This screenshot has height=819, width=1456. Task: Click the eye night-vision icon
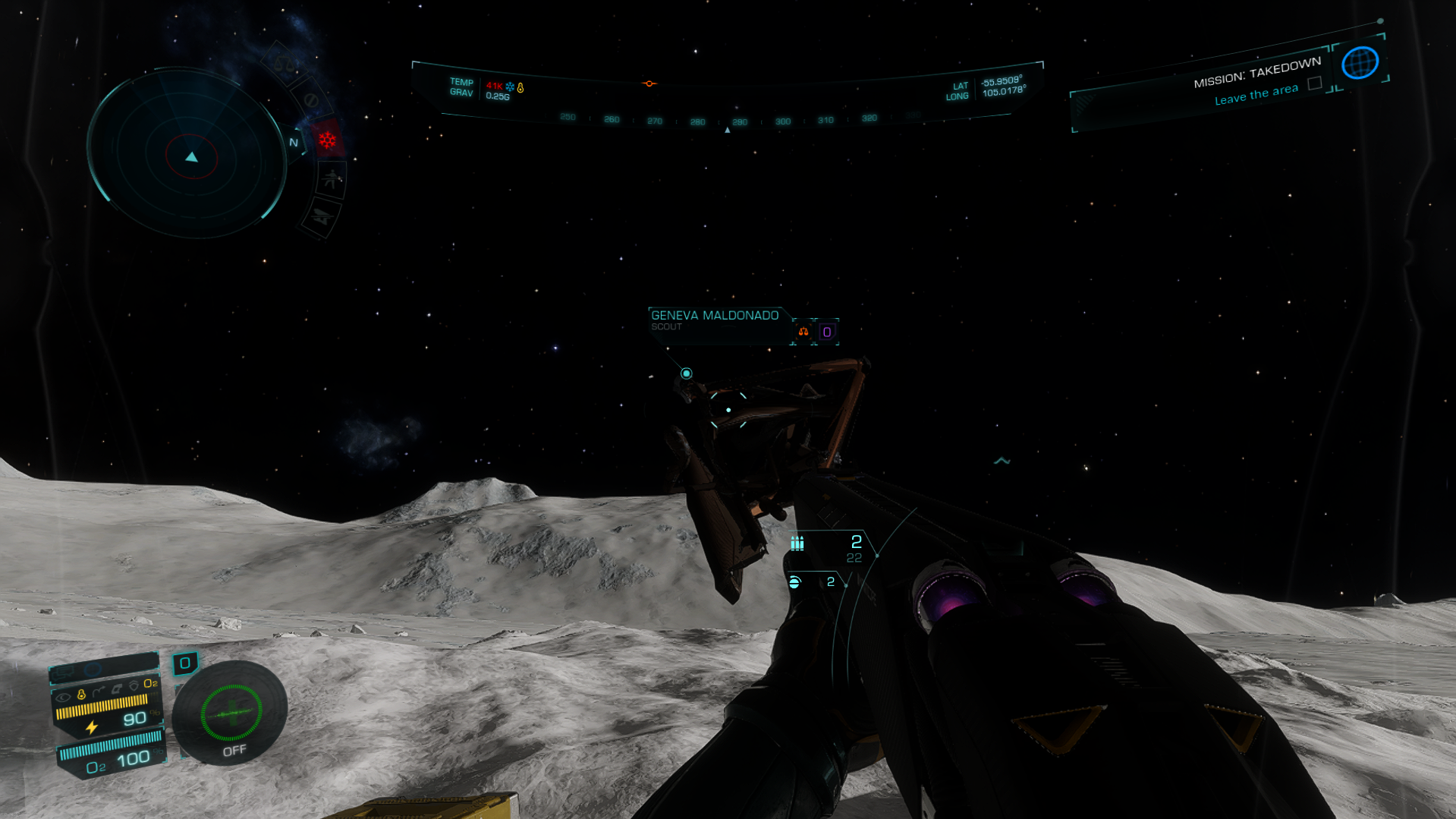coord(63,696)
